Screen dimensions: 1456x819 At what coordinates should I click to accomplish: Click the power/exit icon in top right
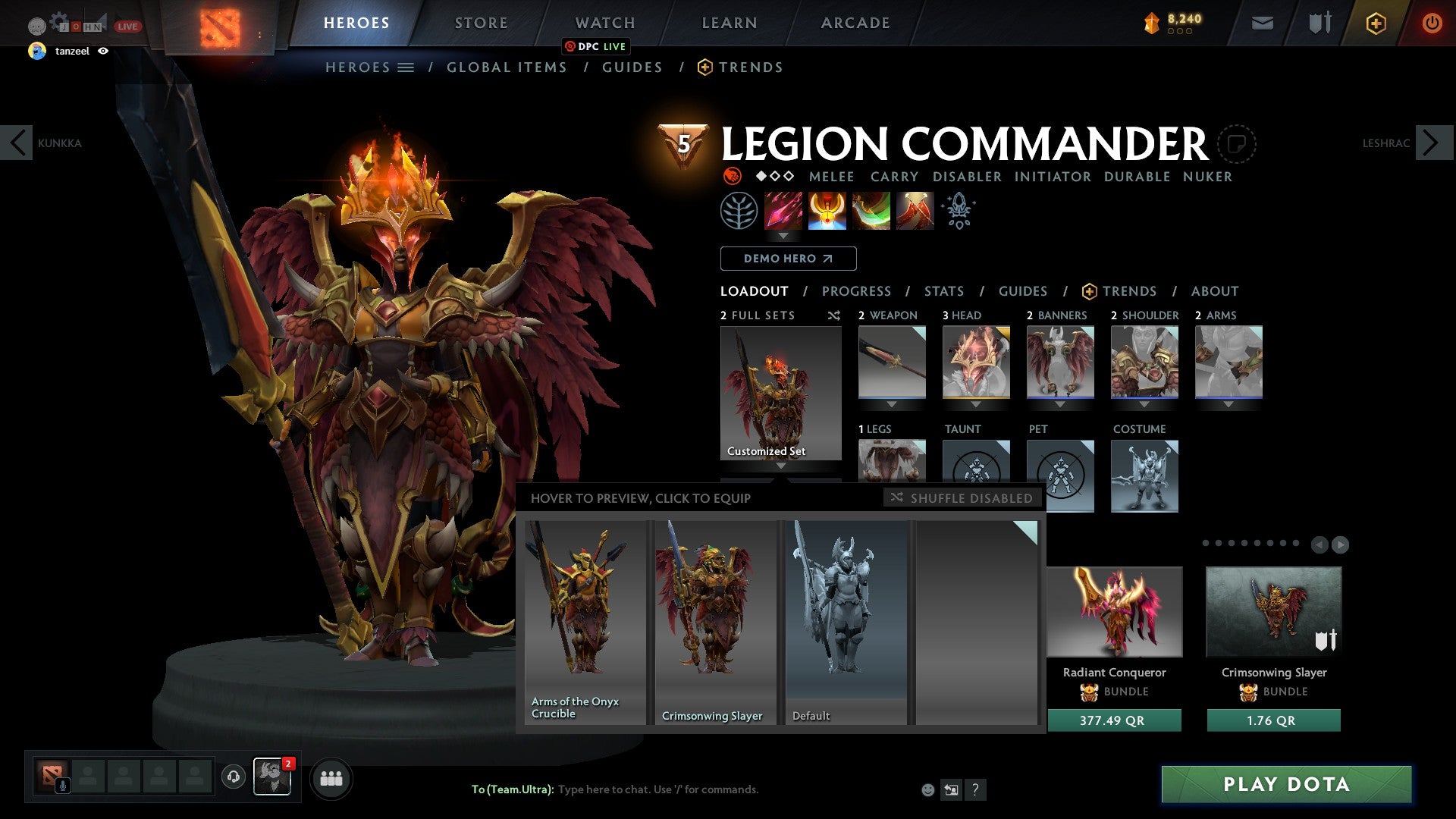point(1432,23)
